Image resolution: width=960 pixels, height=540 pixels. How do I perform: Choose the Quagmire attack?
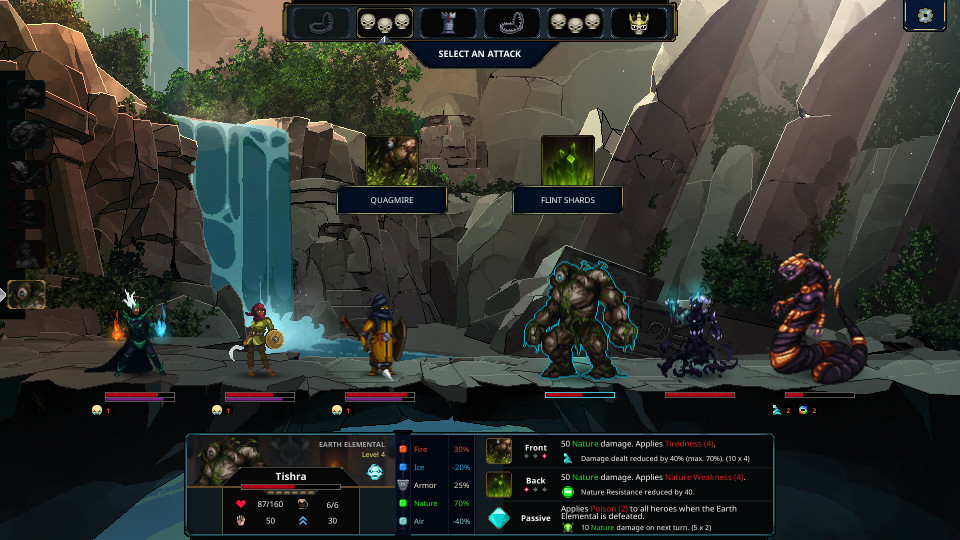point(391,161)
